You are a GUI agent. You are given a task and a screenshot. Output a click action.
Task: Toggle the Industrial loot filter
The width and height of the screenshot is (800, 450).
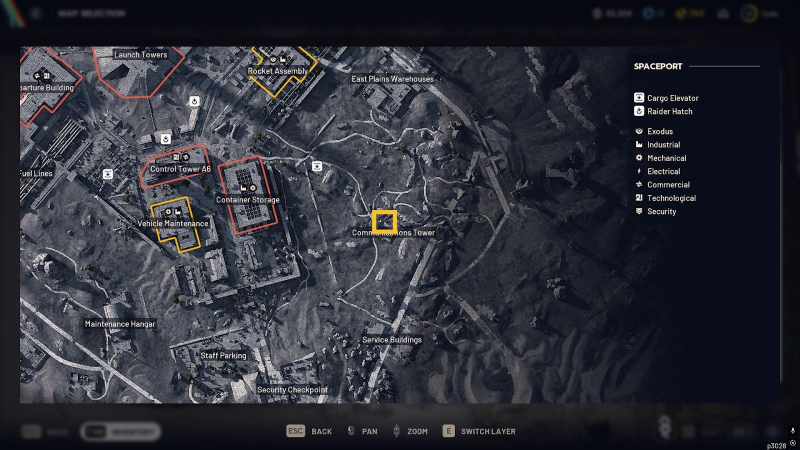coord(663,145)
